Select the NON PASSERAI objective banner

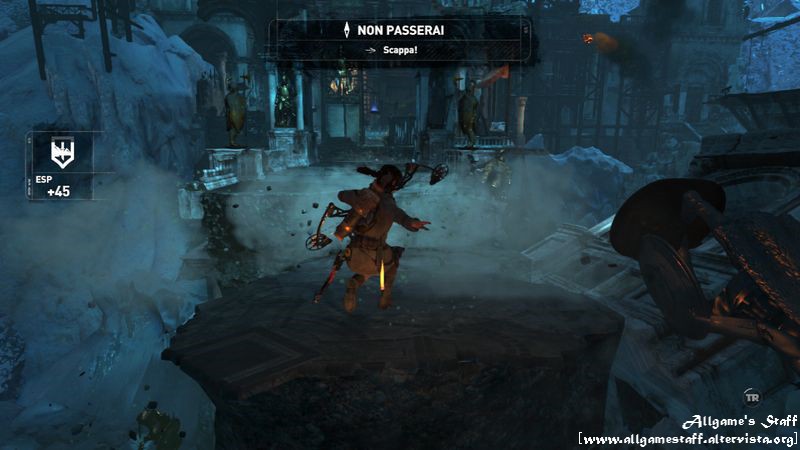400,30
